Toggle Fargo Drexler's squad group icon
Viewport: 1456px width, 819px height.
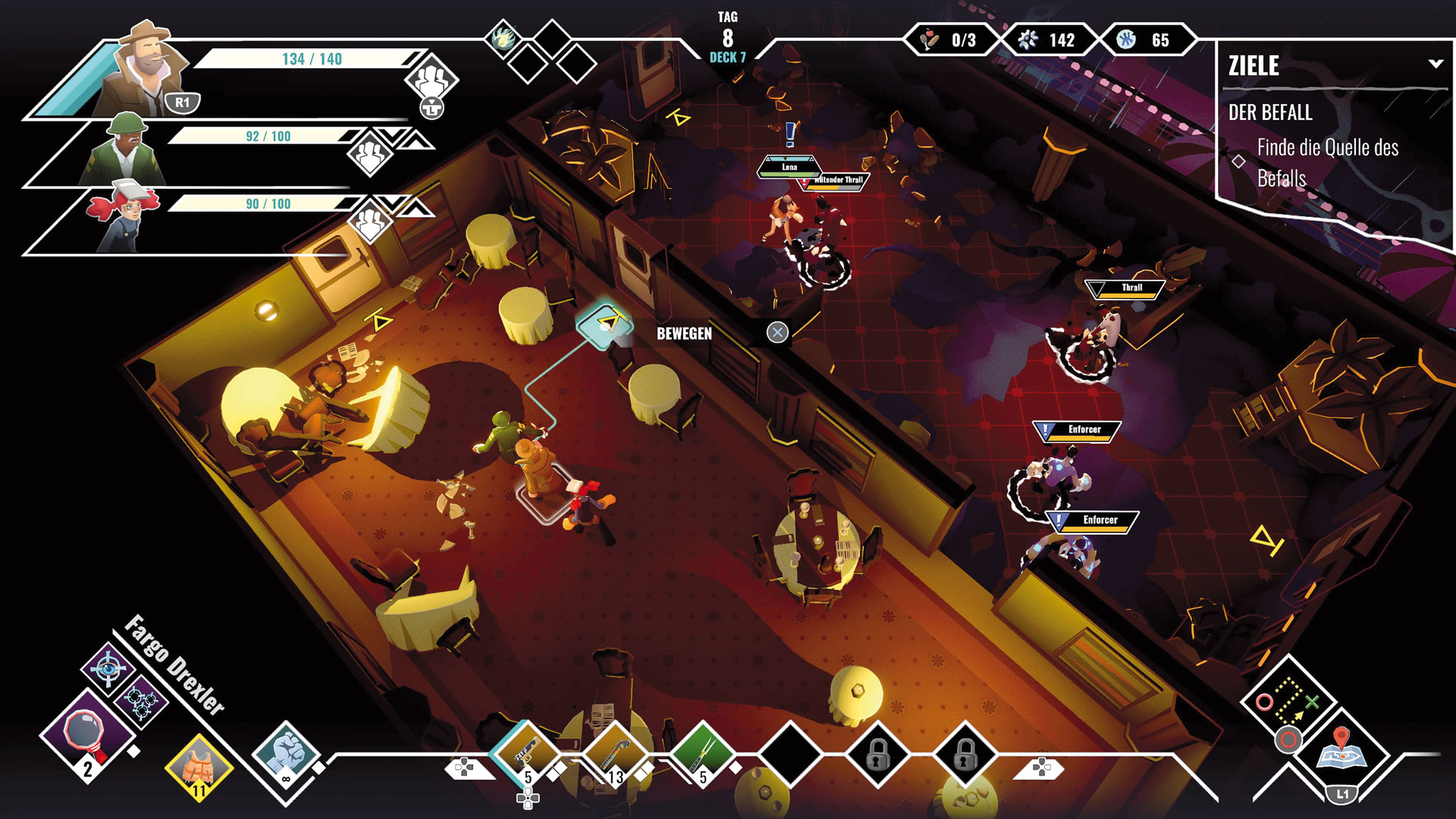coord(431,78)
